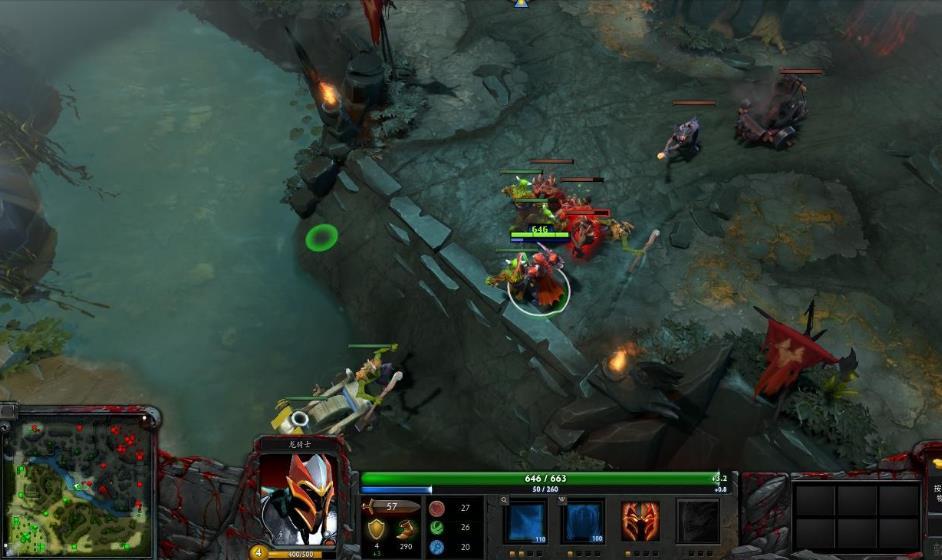942x560 pixels.
Task: Click the red dragon helmet Dragon Blood icon
Action: (x=640, y=521)
